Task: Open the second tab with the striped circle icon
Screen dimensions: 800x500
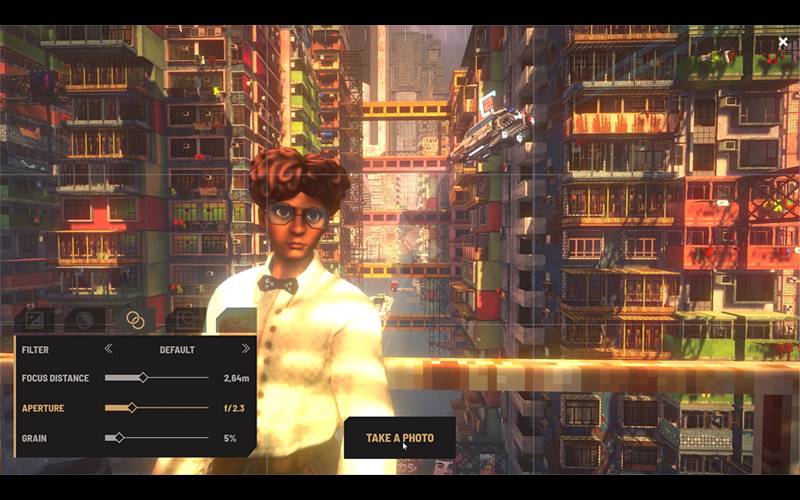Action: (84, 320)
